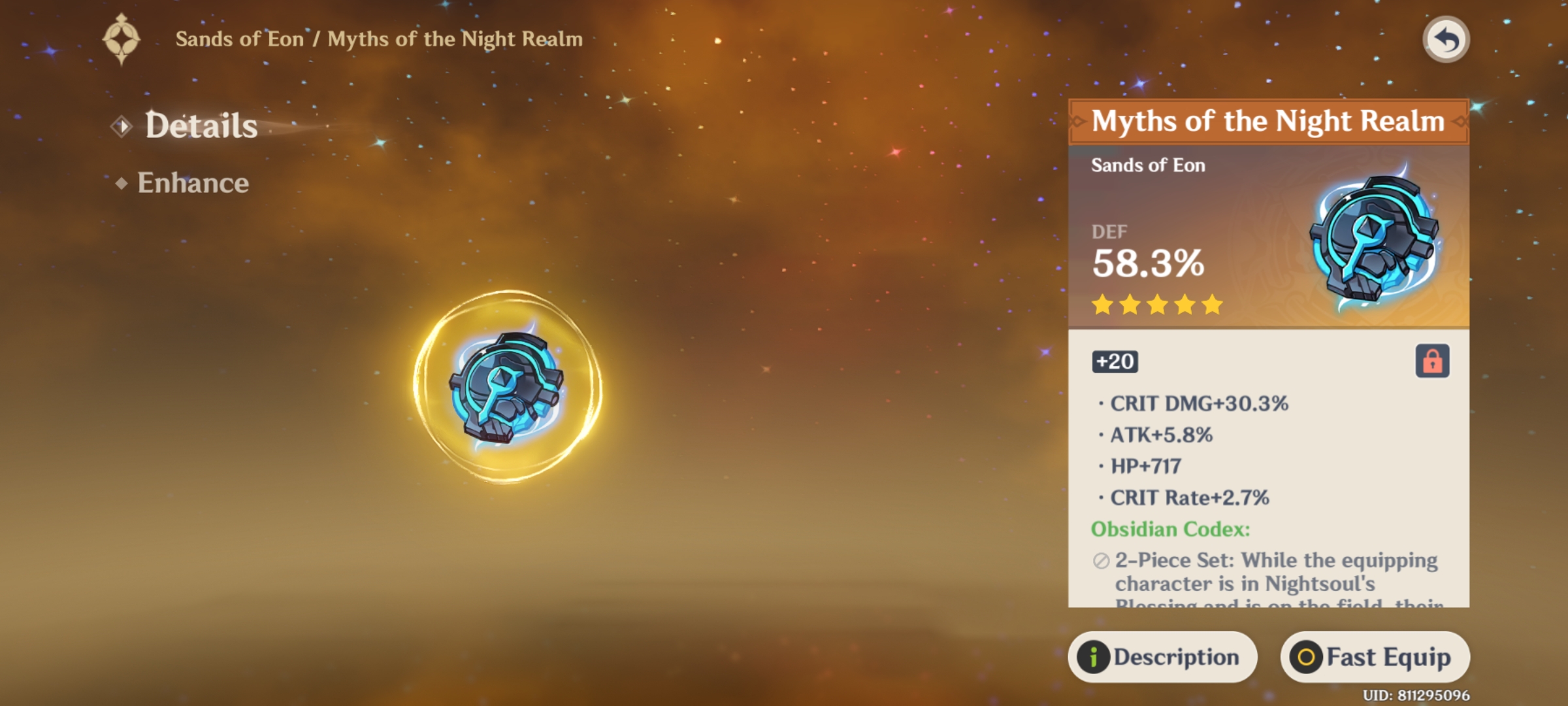Switch to the Enhance tab
Image resolution: width=1568 pixels, height=706 pixels.
[193, 184]
